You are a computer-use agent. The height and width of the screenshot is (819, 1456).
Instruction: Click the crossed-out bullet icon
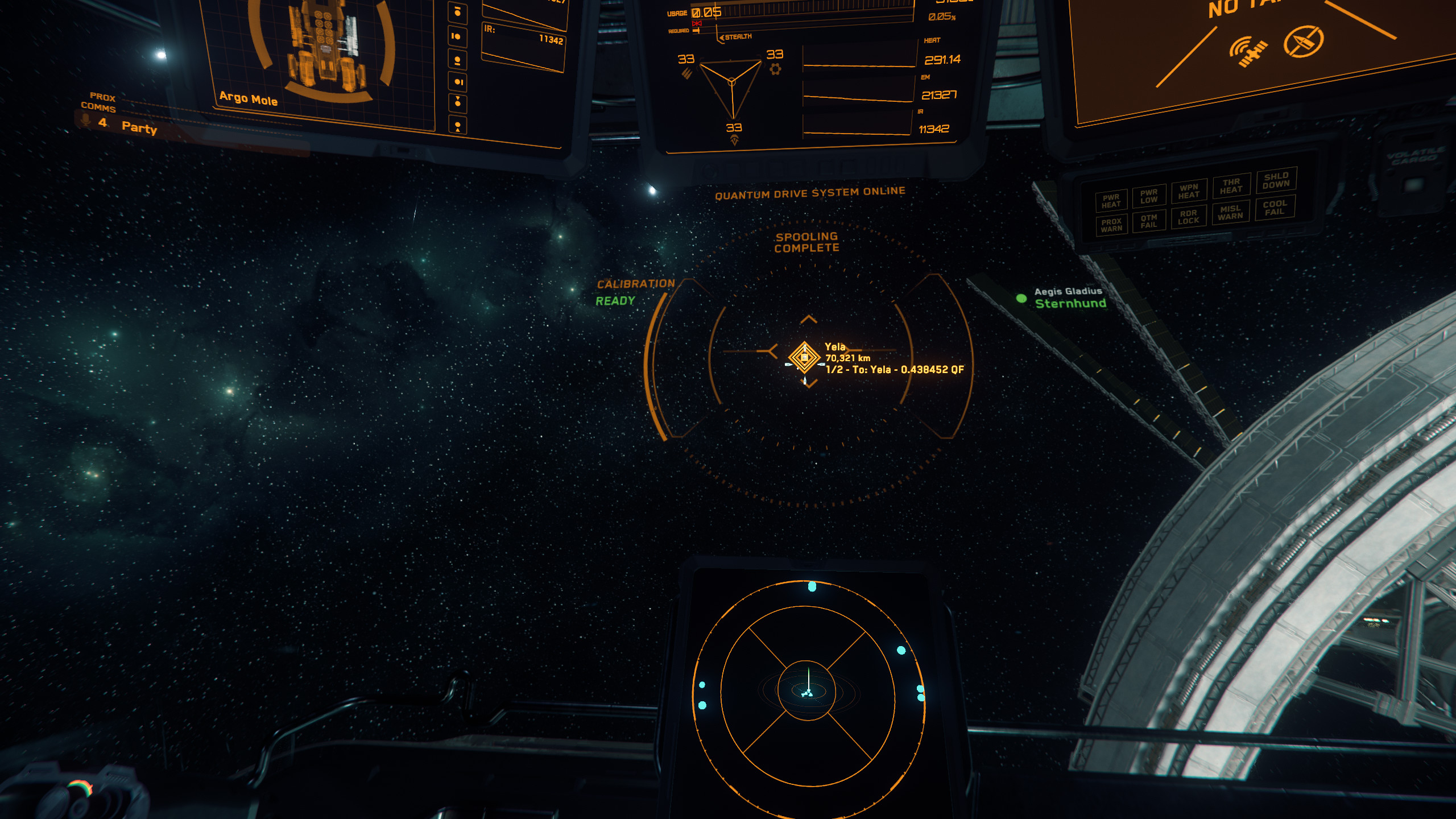point(1303,41)
